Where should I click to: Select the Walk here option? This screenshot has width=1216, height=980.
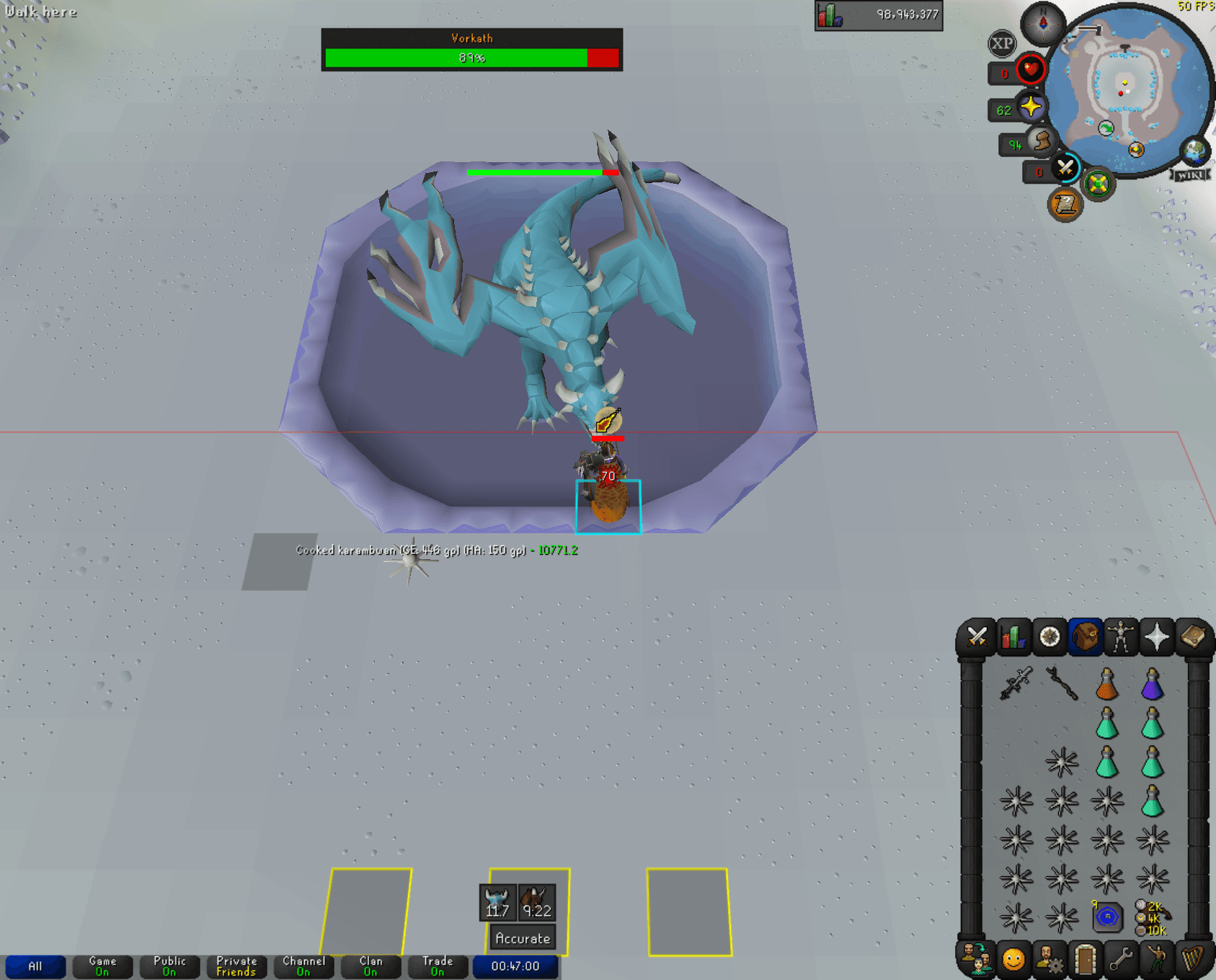point(40,12)
